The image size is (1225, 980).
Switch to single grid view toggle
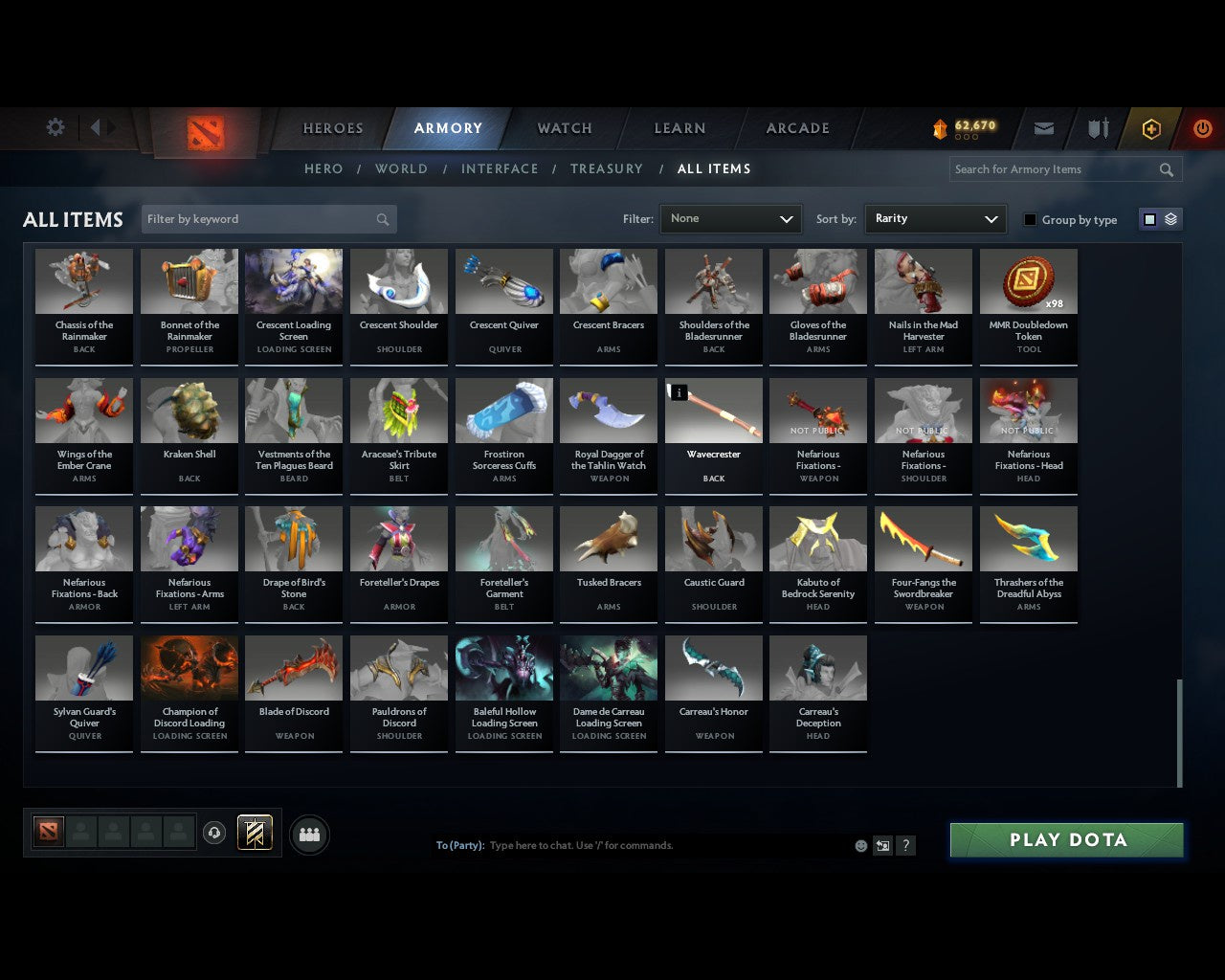[1148, 218]
